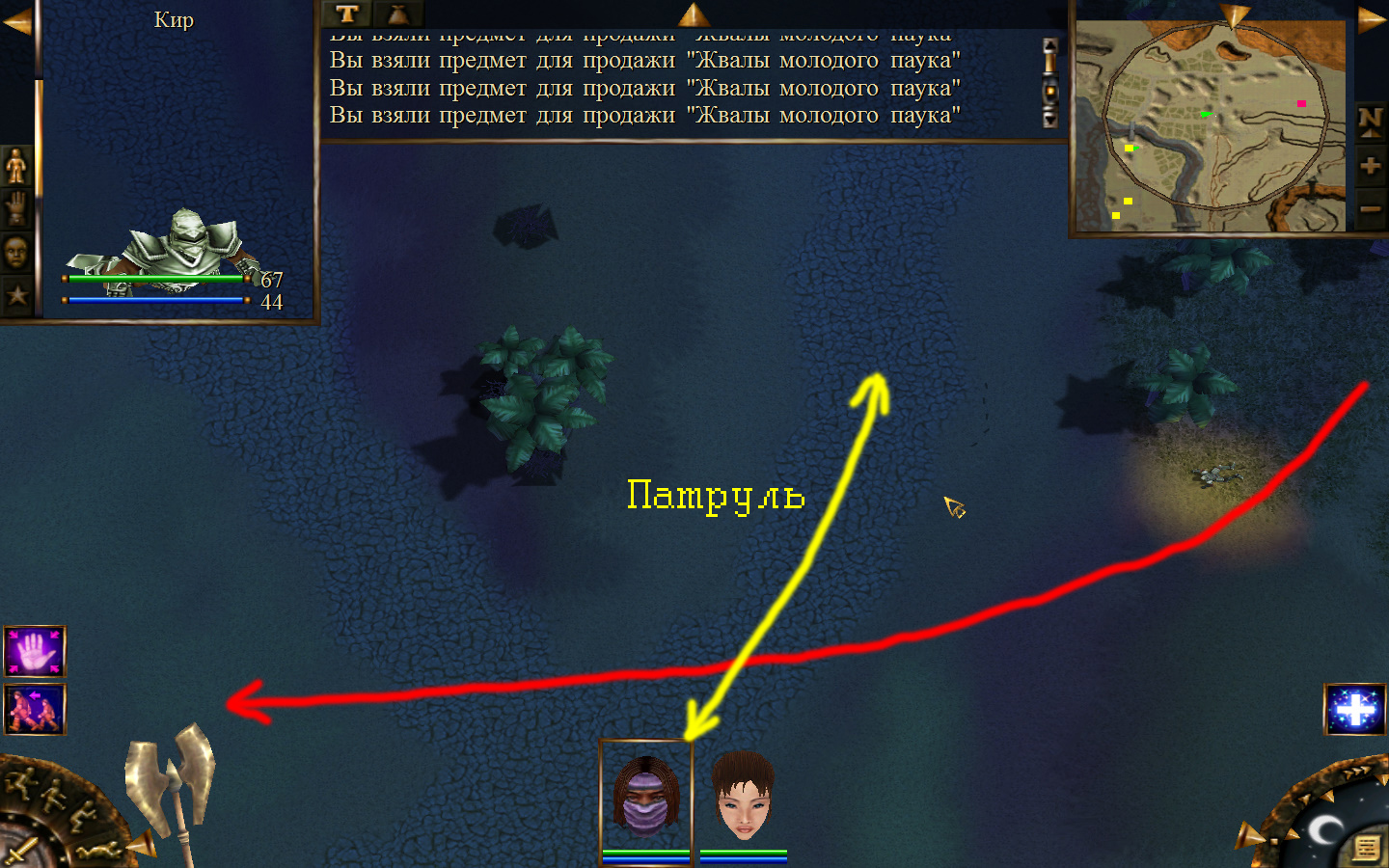
Task: Switch to the crawling stance on the dial
Action: [96, 851]
